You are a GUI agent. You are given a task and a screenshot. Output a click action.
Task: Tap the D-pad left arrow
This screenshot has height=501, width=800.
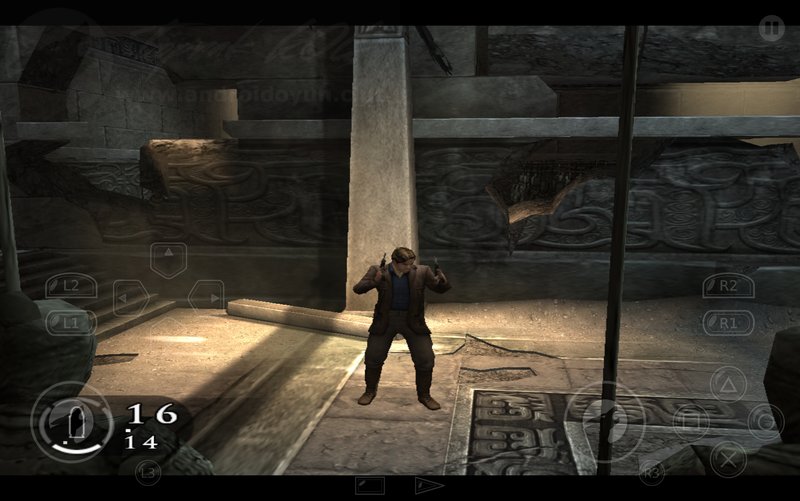pos(129,297)
